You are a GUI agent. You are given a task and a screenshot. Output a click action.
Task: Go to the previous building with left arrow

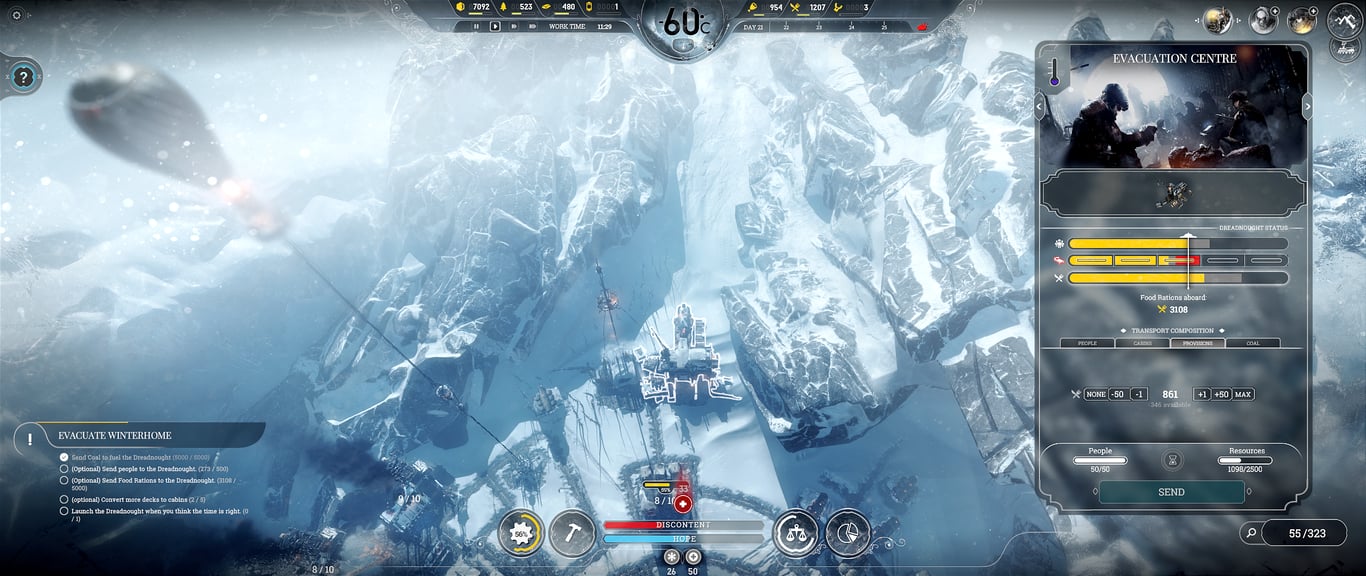click(1039, 104)
